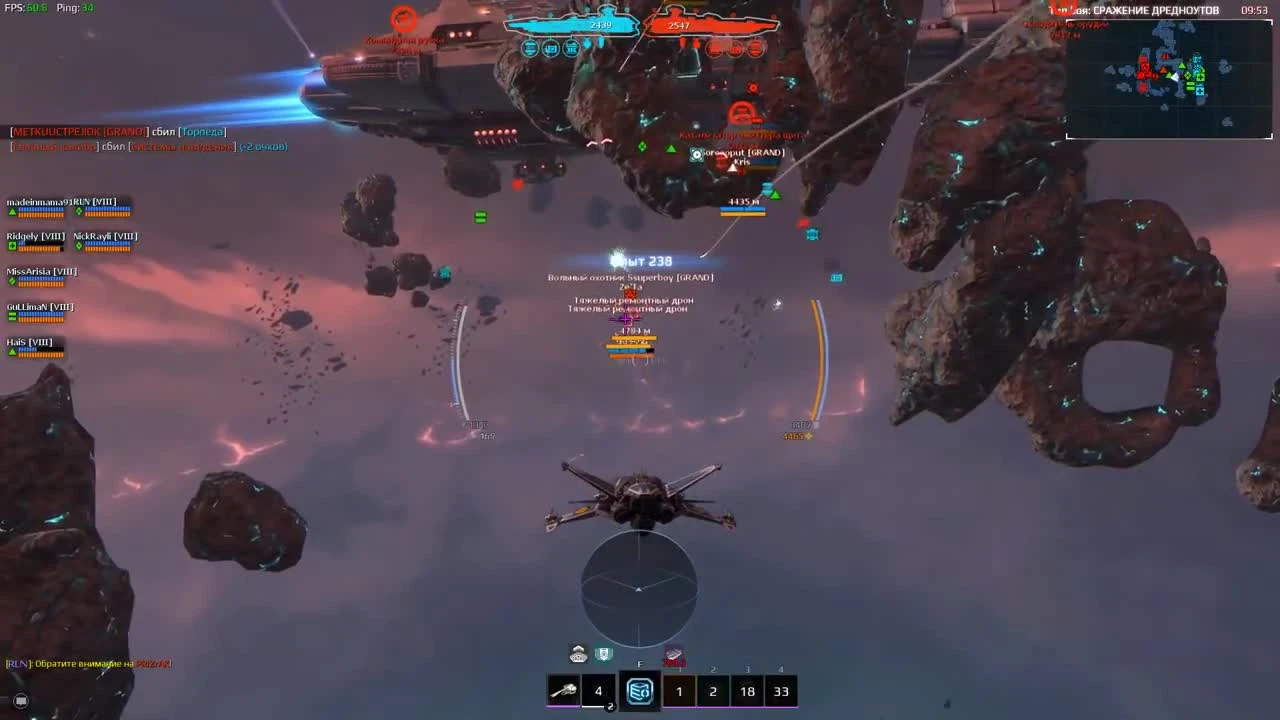Viewport: 1280px width, 720px height.
Task: Click the purple cargo crate icon over slot 1
Action: click(x=673, y=655)
